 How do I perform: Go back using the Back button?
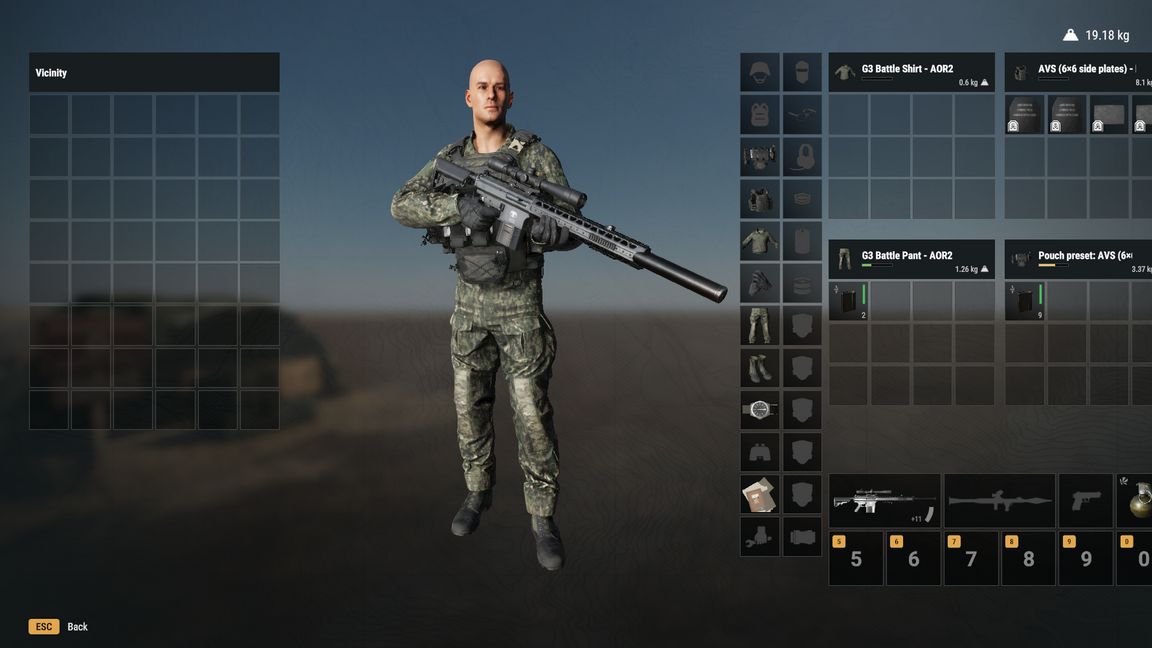(x=60, y=627)
